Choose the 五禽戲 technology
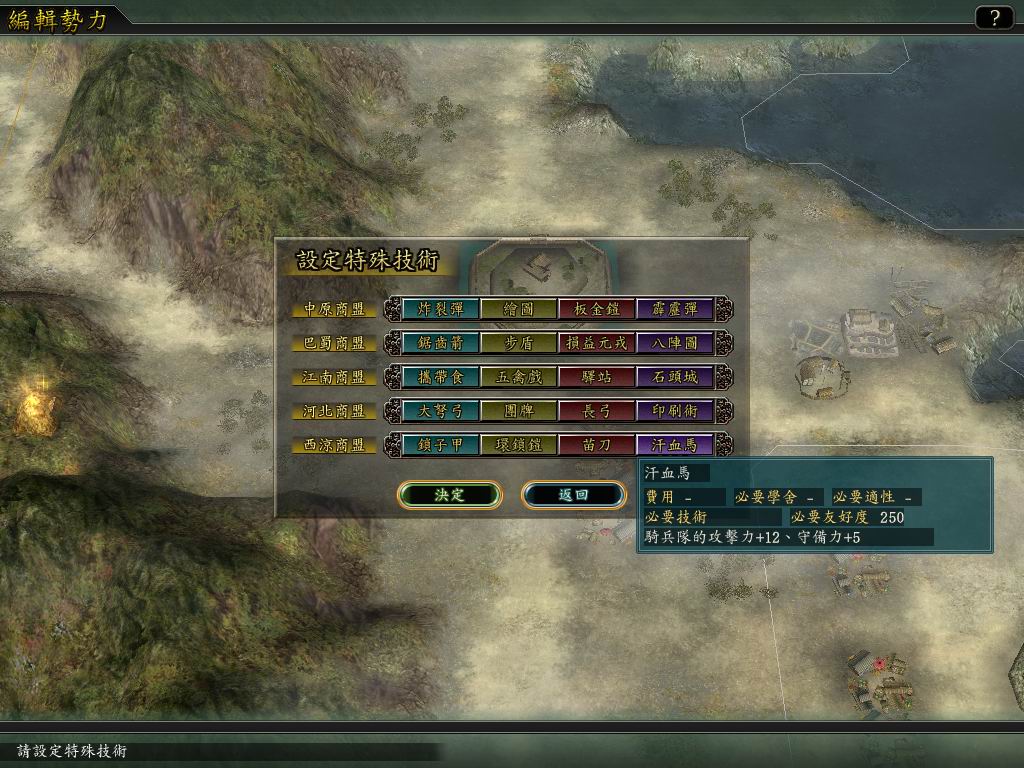The width and height of the screenshot is (1024, 768). 518,377
